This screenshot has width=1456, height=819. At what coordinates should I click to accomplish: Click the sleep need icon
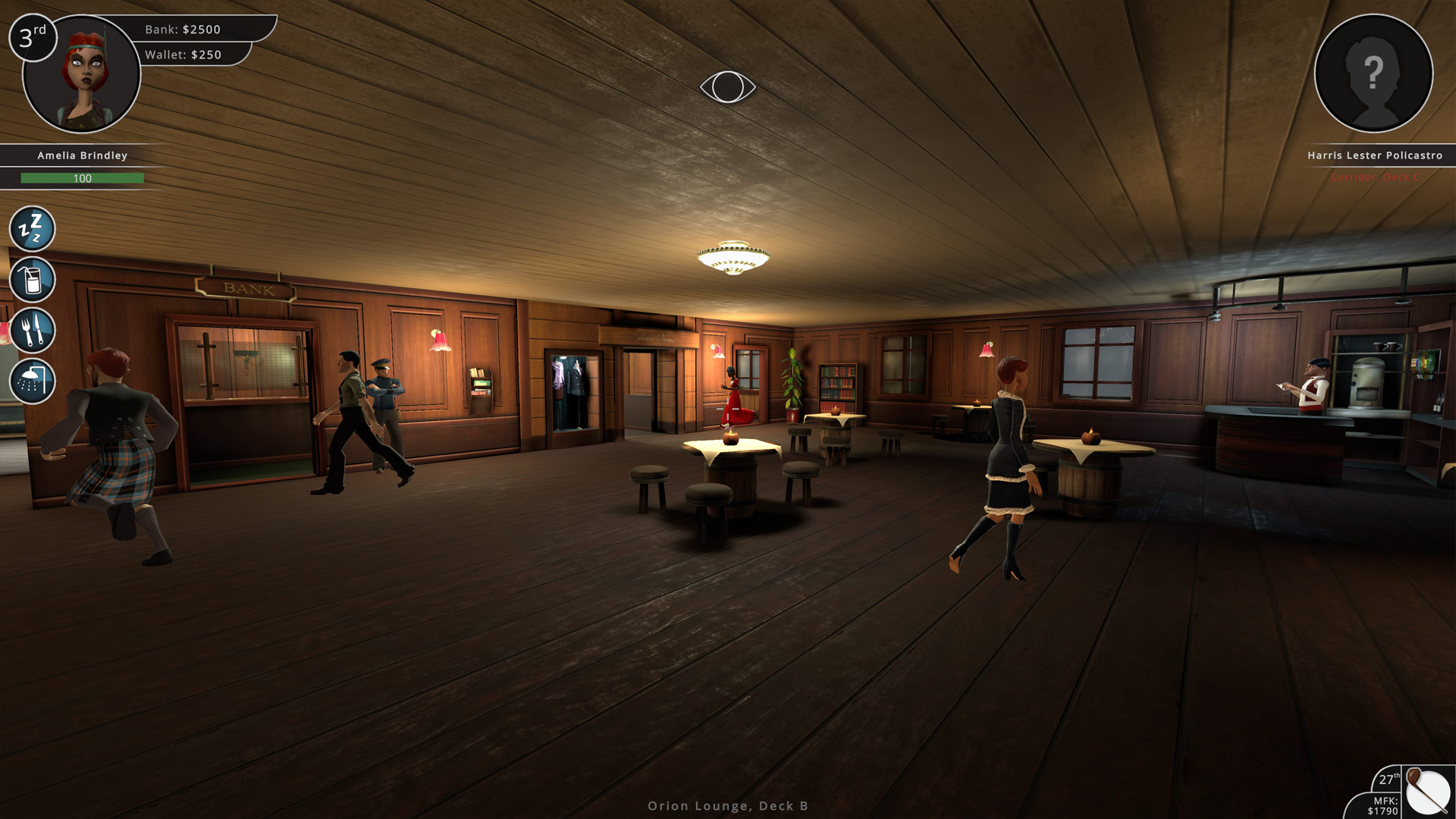pyautogui.click(x=32, y=228)
